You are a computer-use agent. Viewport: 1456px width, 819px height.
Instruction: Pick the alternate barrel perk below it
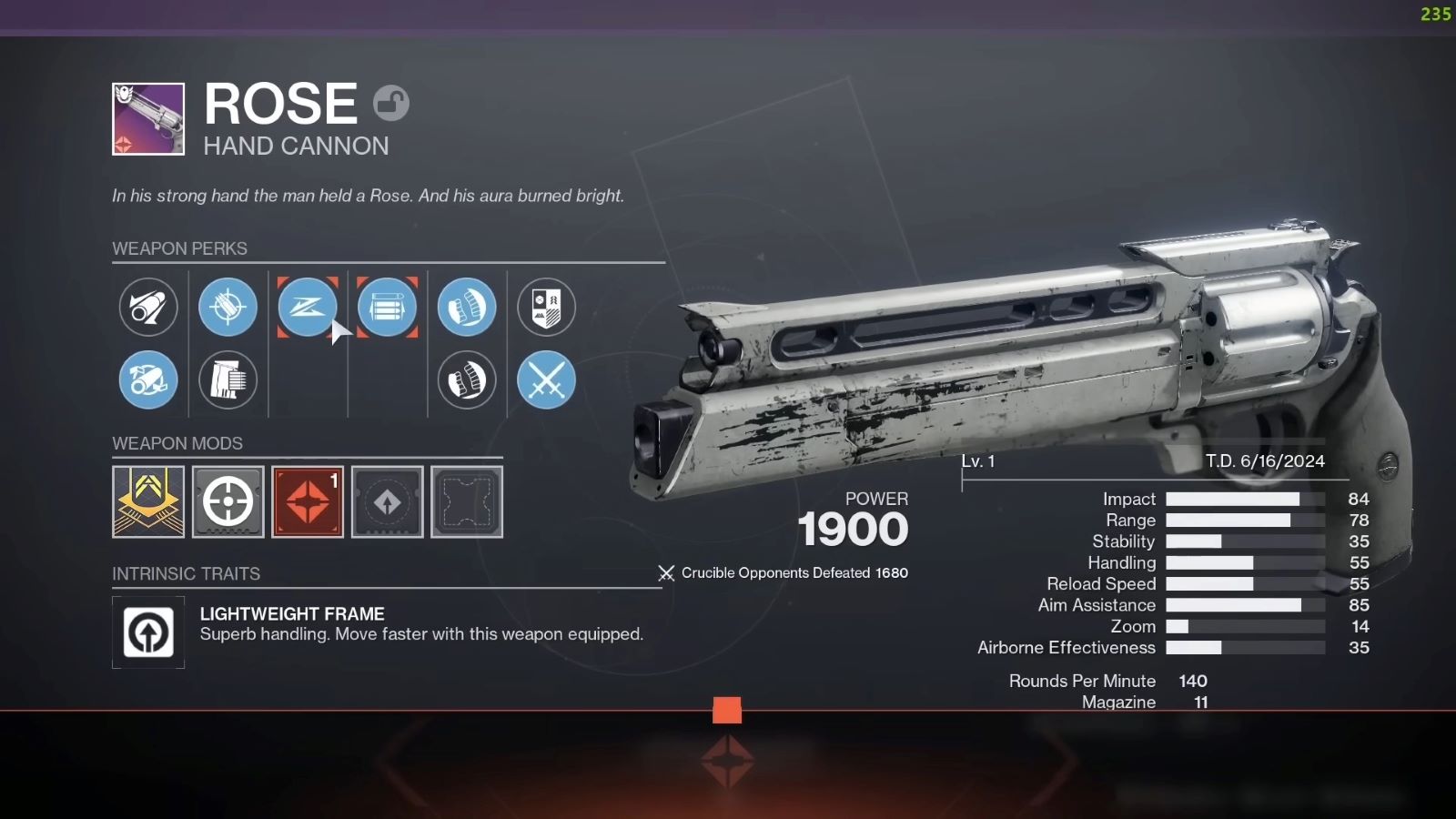148,380
